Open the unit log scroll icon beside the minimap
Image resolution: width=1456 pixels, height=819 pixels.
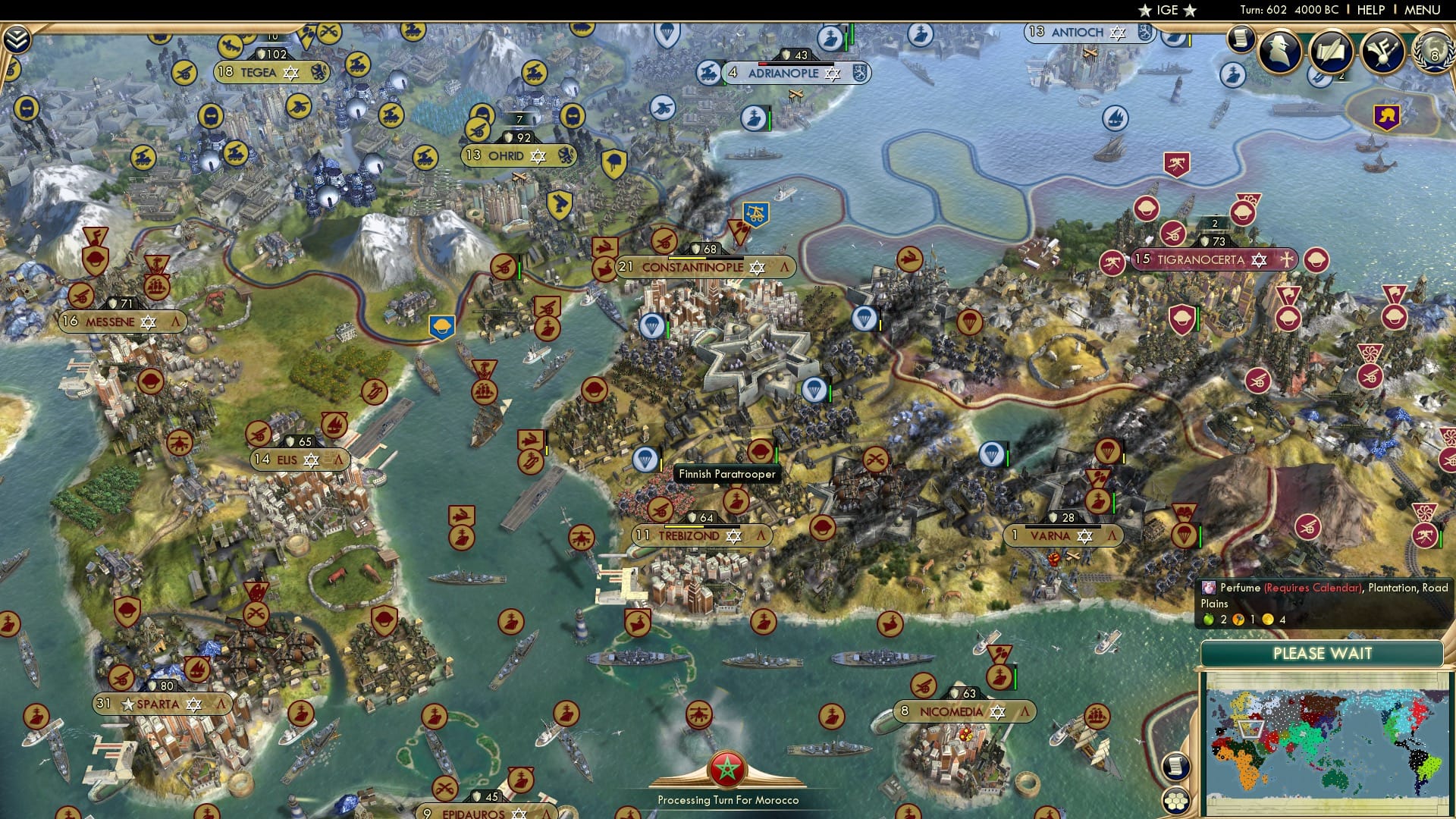click(1176, 764)
